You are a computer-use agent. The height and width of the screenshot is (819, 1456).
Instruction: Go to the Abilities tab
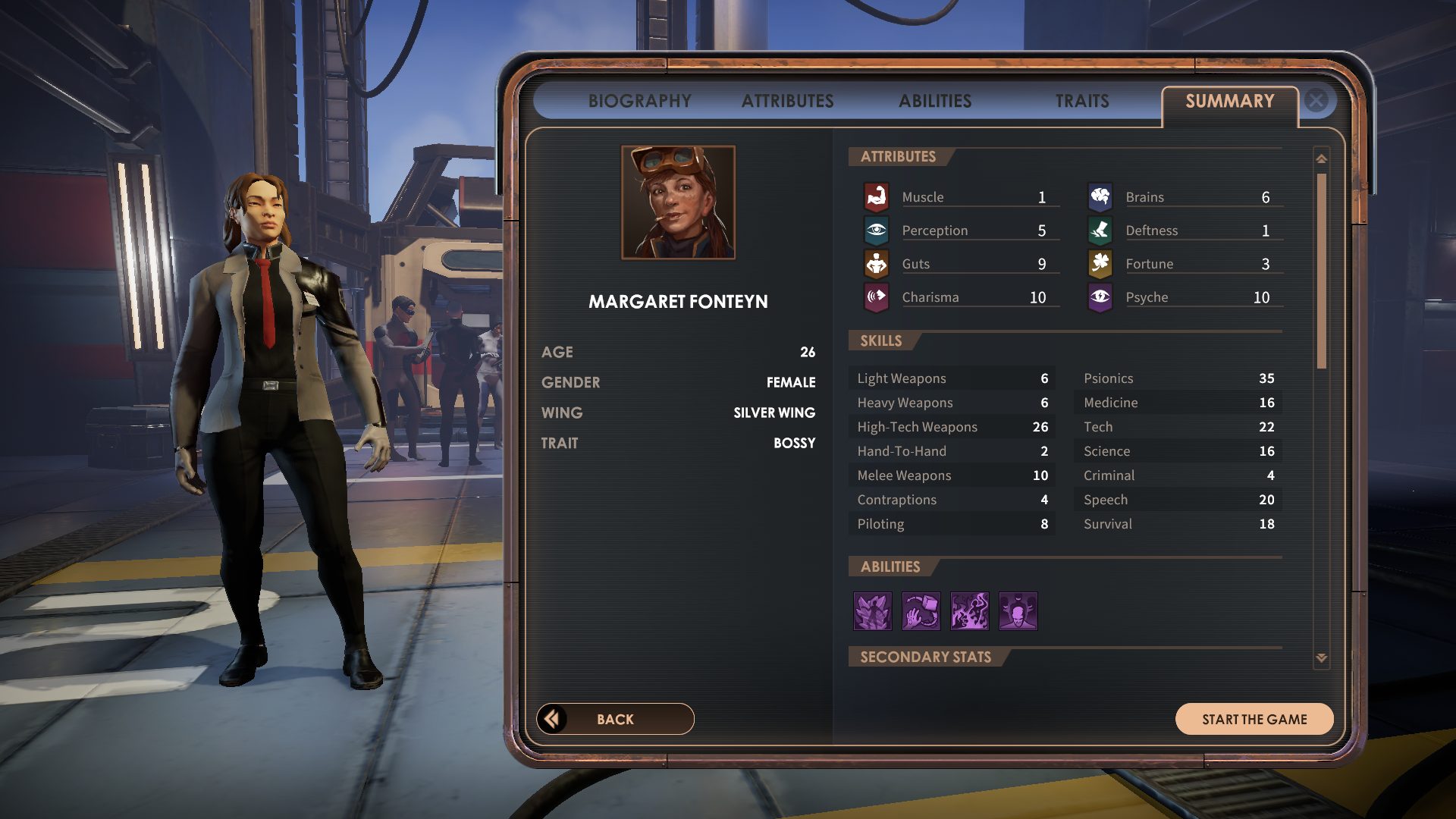click(x=934, y=101)
